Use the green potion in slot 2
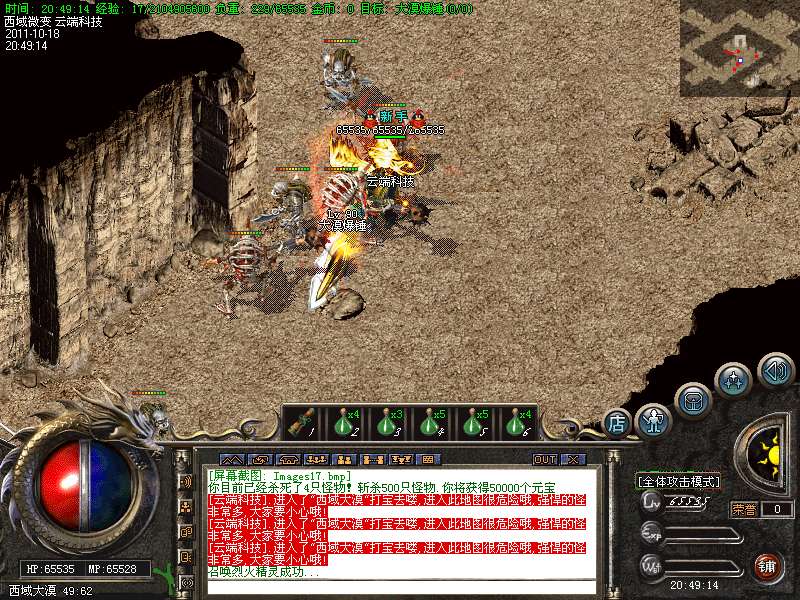This screenshot has width=800, height=600. (345, 423)
